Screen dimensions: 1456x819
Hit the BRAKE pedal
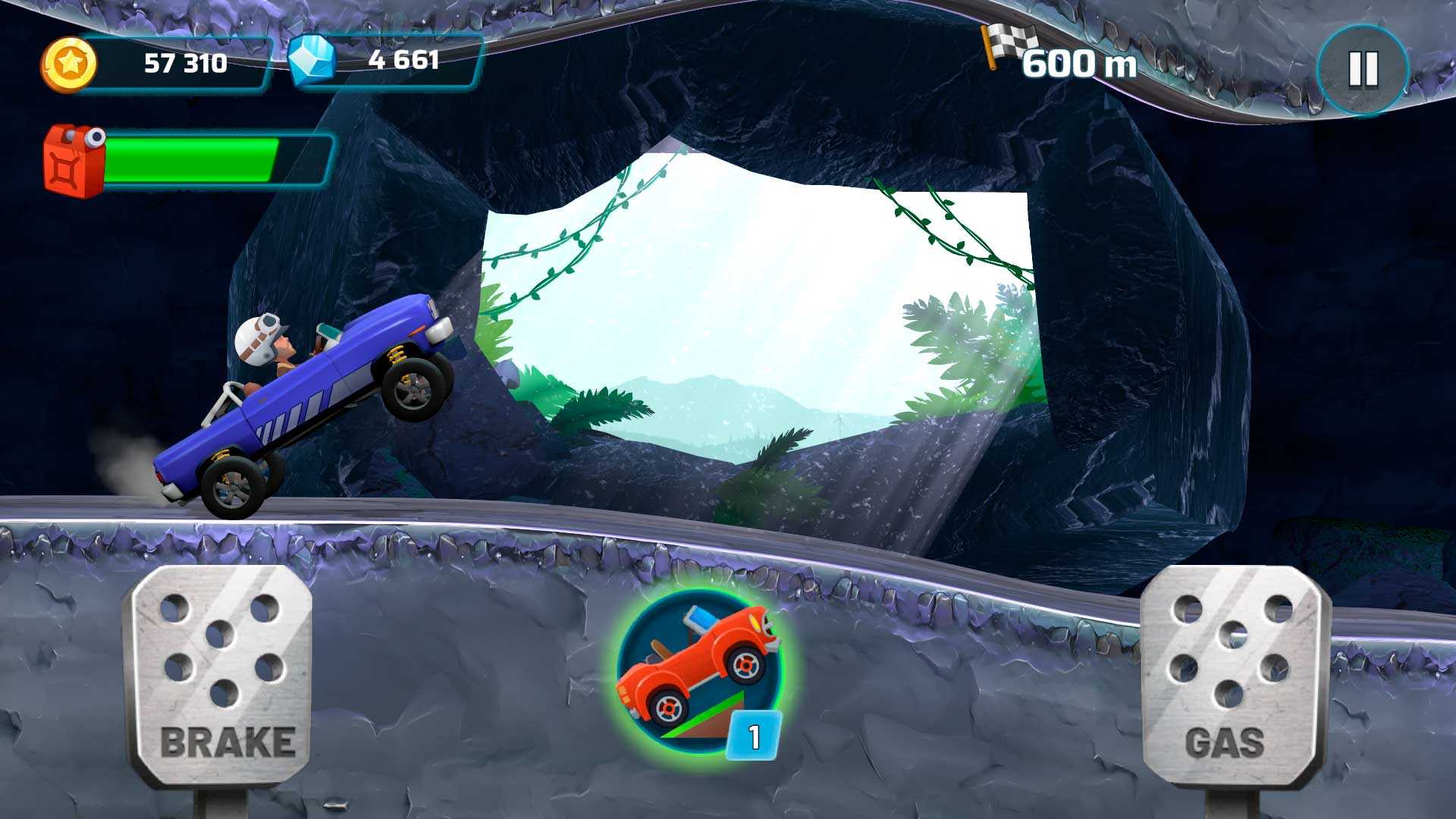(x=220, y=675)
